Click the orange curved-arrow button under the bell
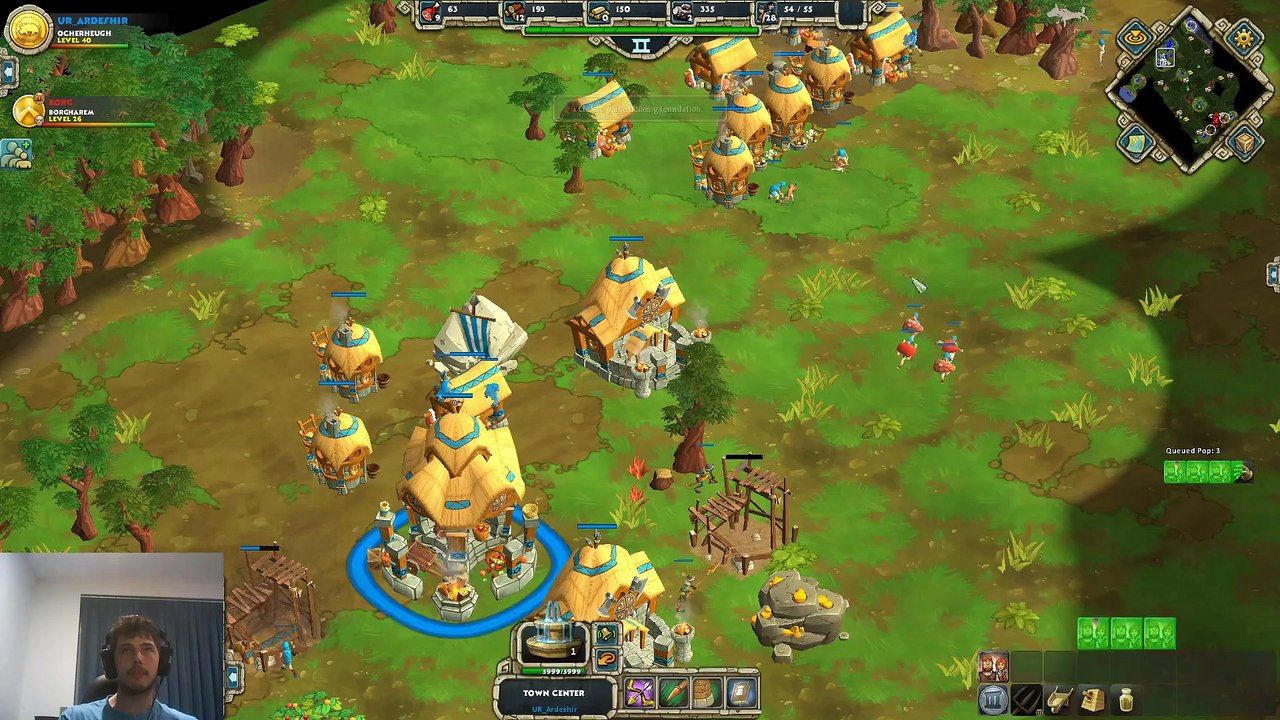This screenshot has width=1280, height=720. 606,659
